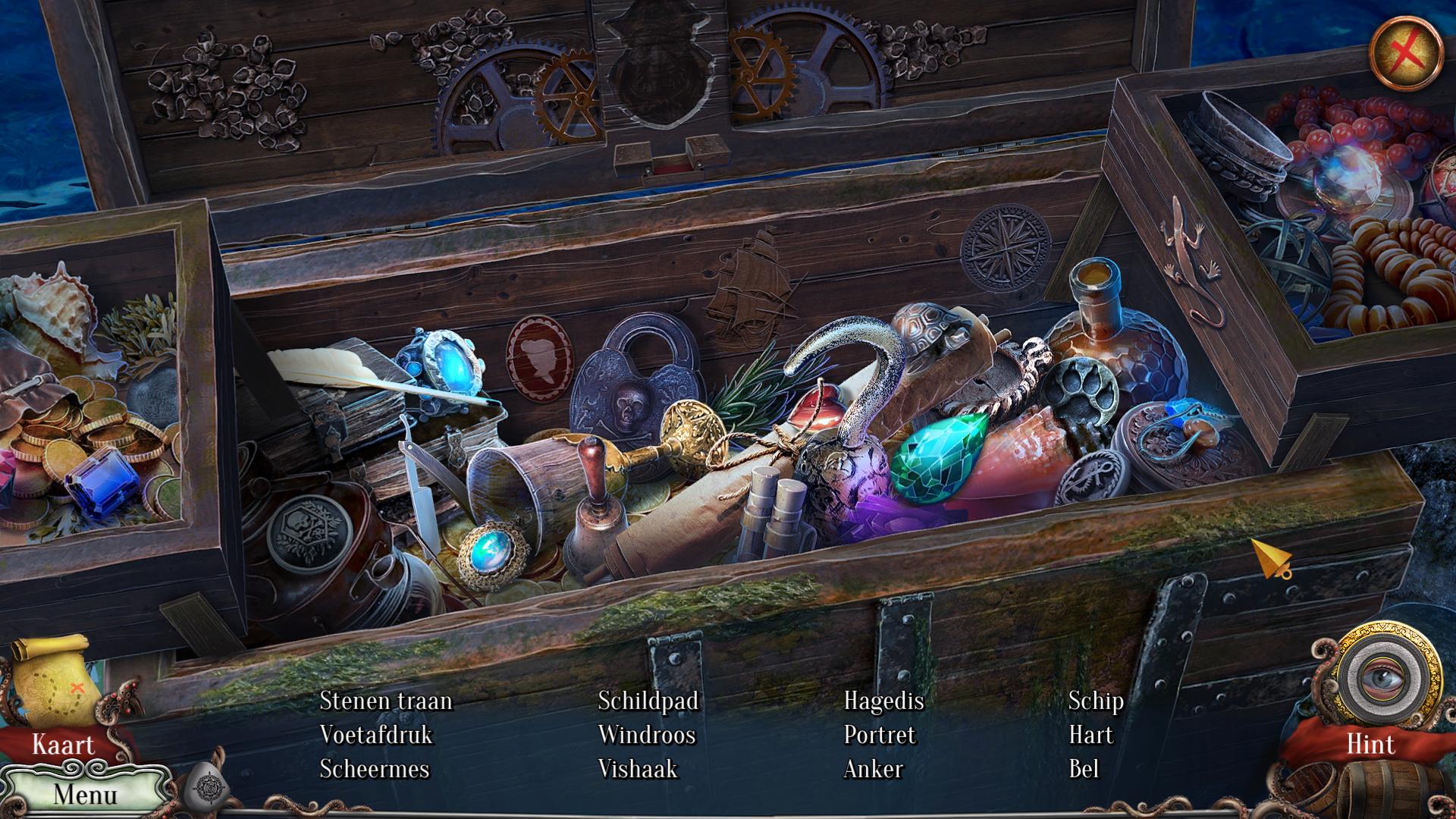Open the Menu

[85, 794]
